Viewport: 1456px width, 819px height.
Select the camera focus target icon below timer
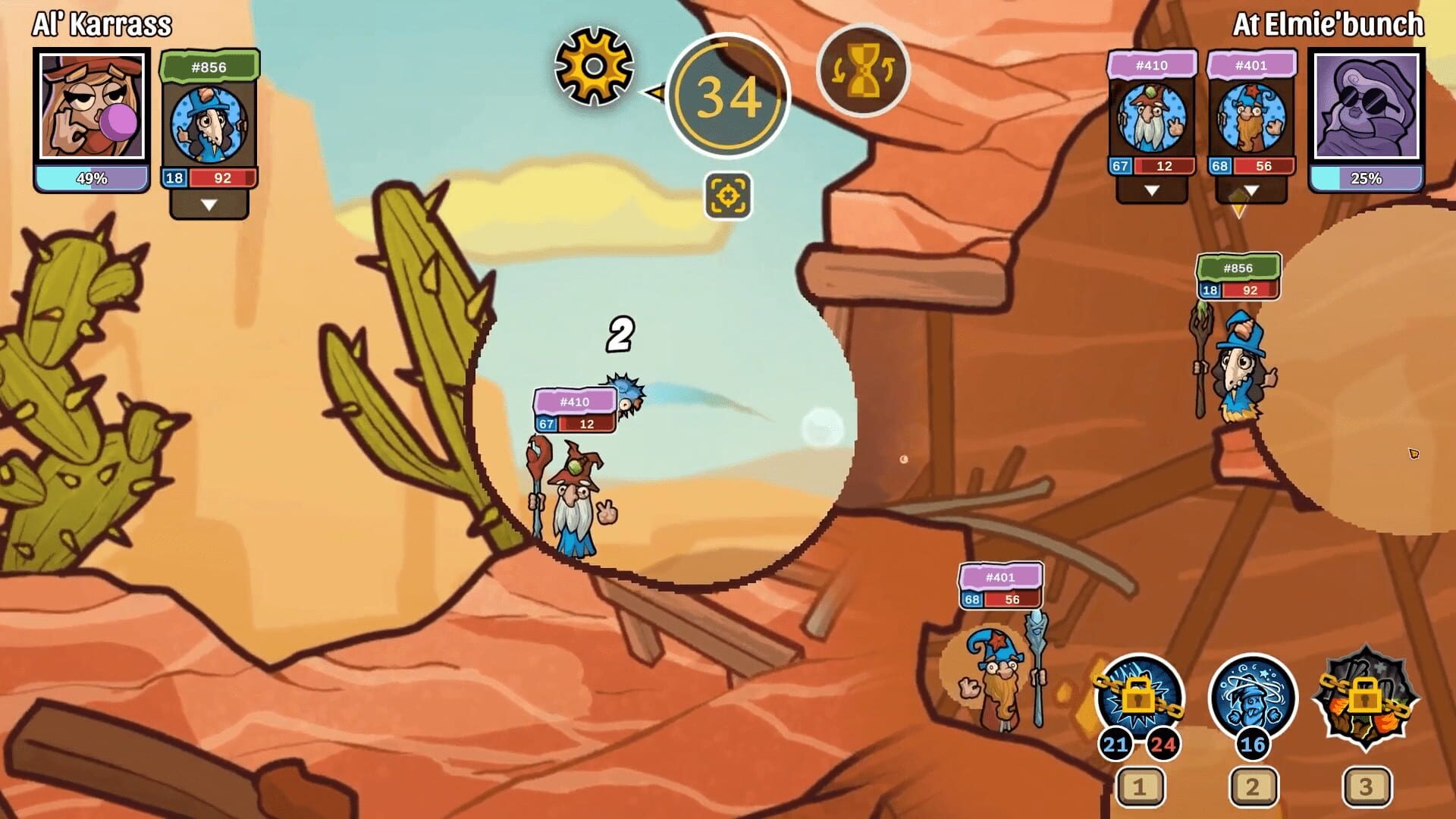729,196
